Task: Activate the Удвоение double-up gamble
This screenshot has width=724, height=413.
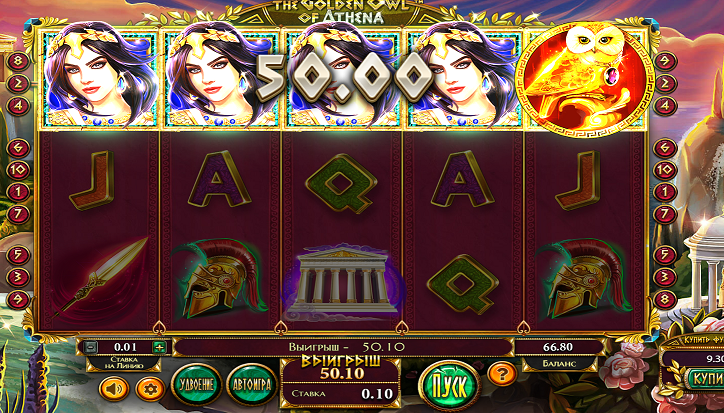Action: pos(195,384)
